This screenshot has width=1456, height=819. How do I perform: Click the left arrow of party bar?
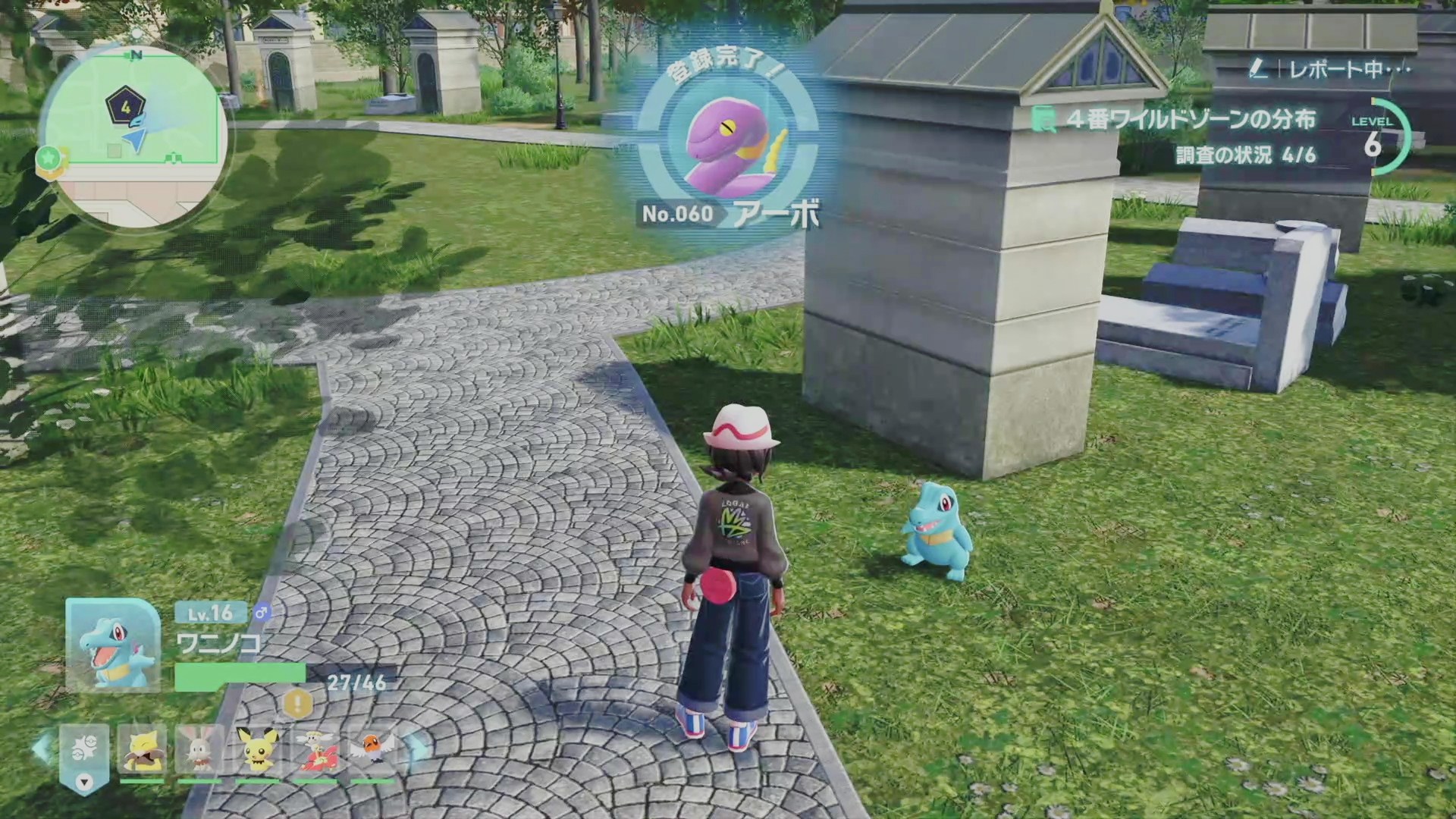(41, 748)
